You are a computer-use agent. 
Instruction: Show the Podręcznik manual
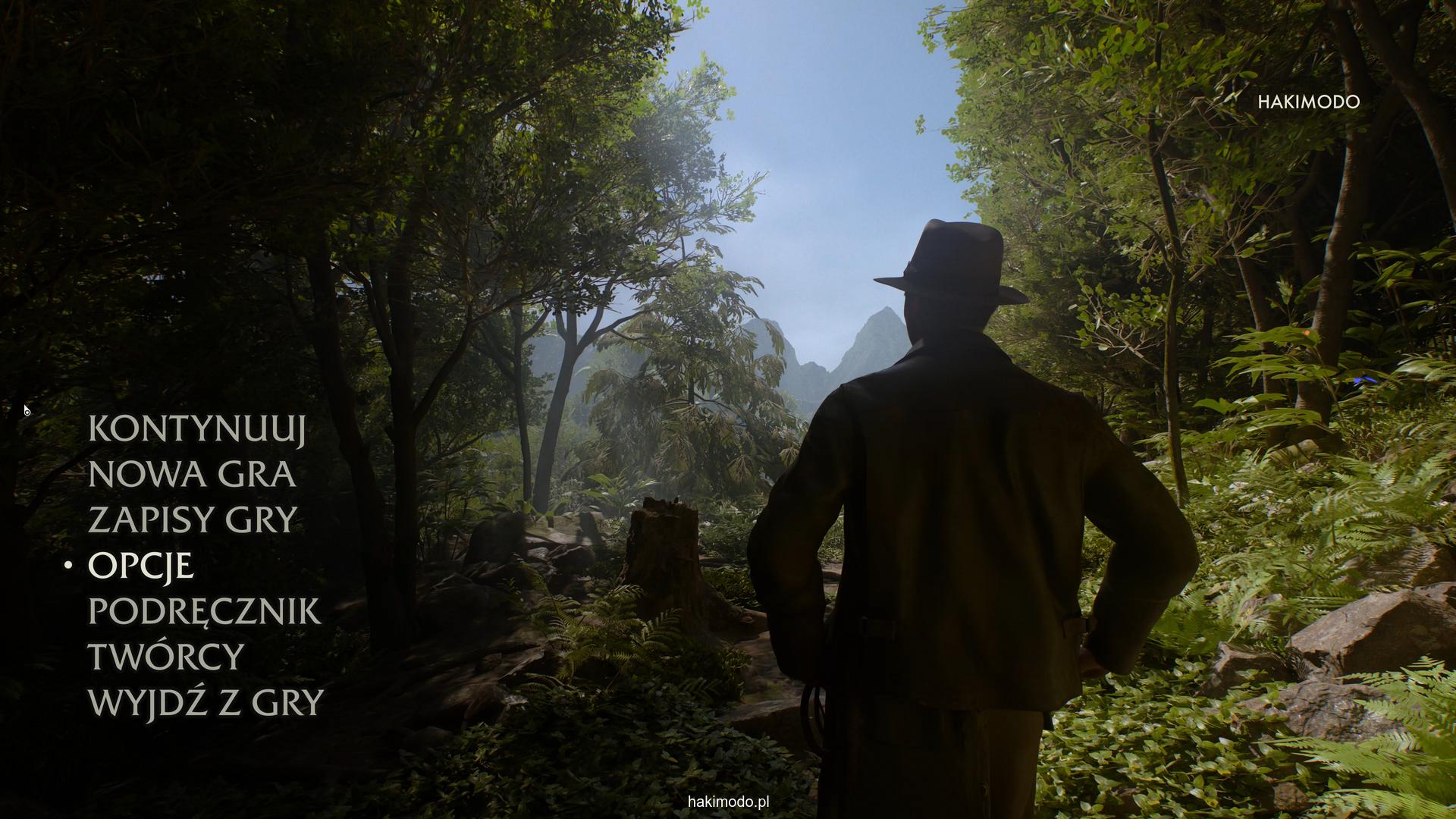pos(205,611)
